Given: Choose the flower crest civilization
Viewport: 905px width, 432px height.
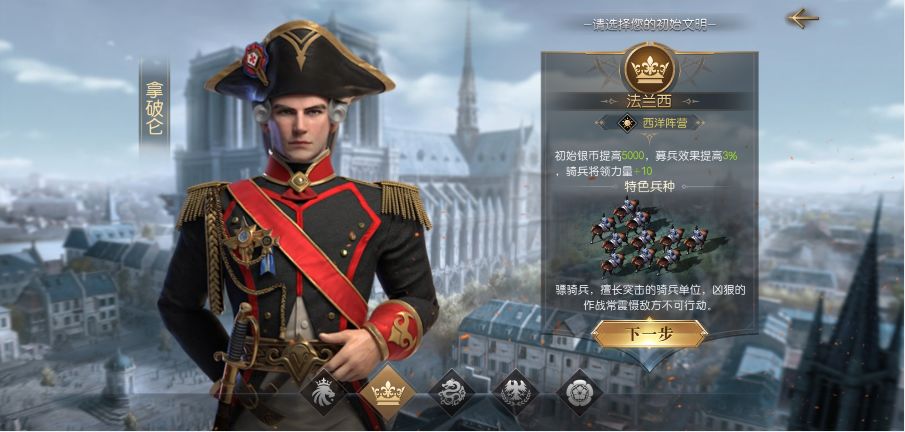Looking at the screenshot, I should pos(579,392).
